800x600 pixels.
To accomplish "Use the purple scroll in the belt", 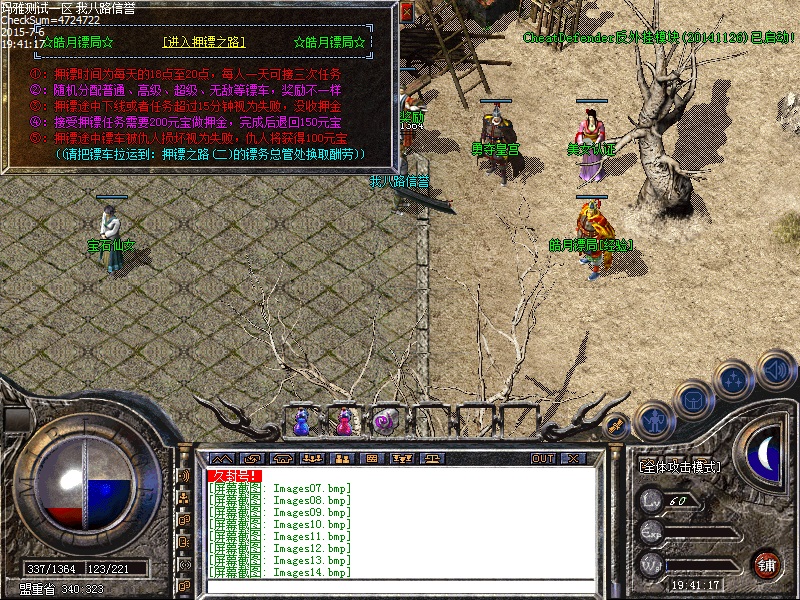I will click(x=383, y=423).
